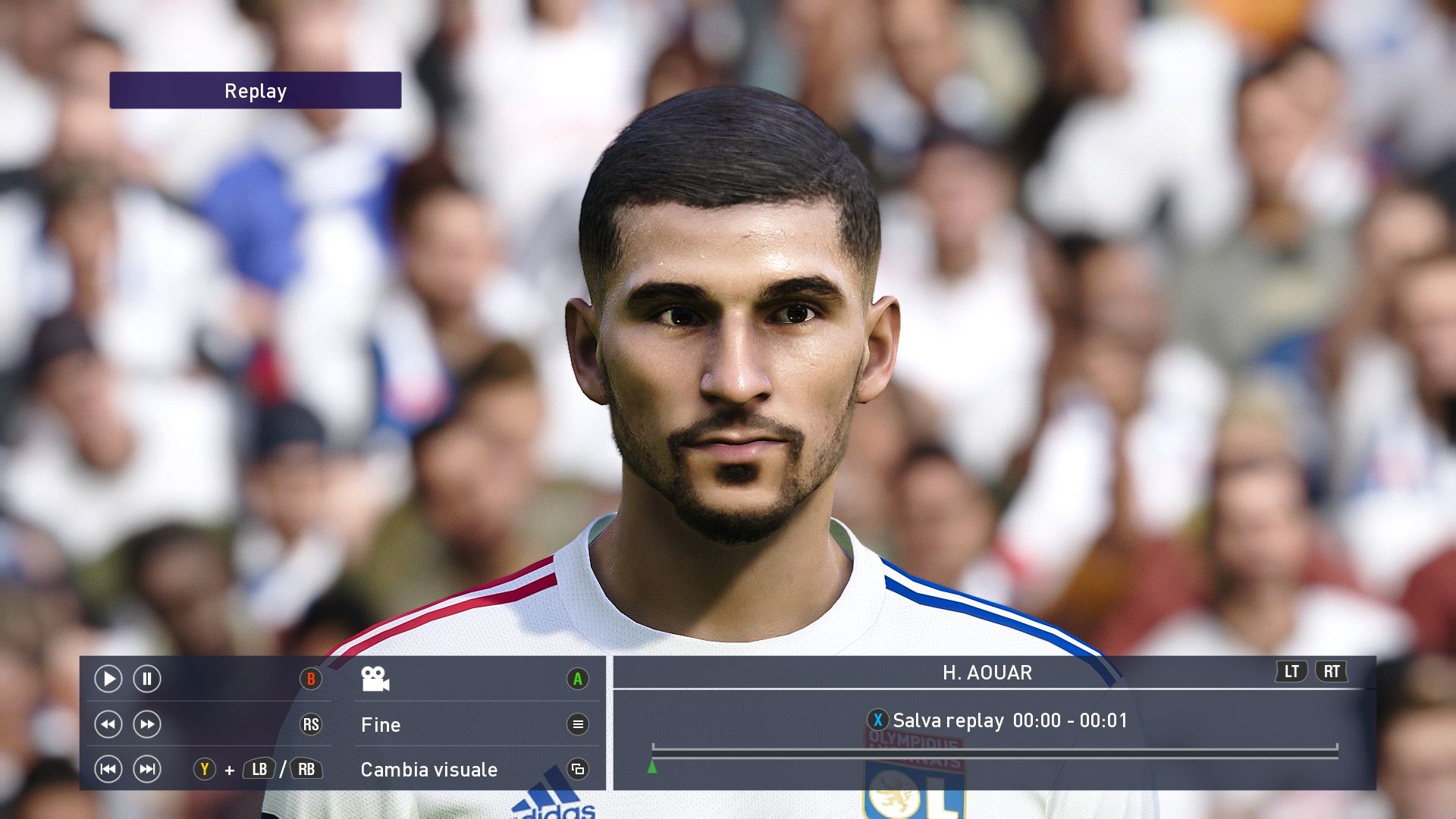Pause the replay
This screenshot has height=819, width=1456.
click(147, 679)
